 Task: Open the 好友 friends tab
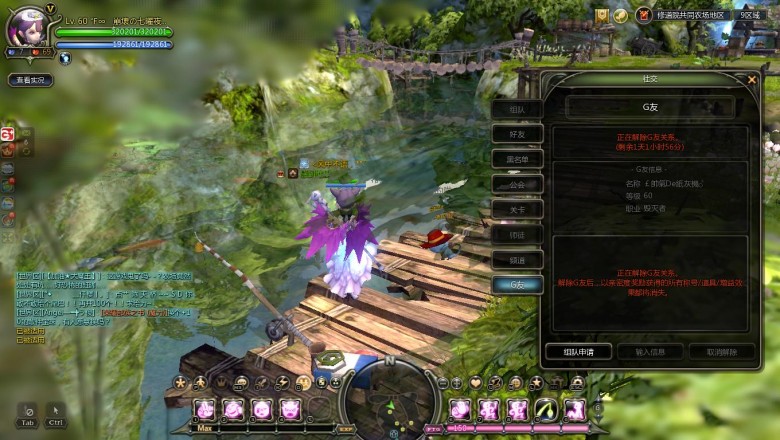[x=517, y=134]
